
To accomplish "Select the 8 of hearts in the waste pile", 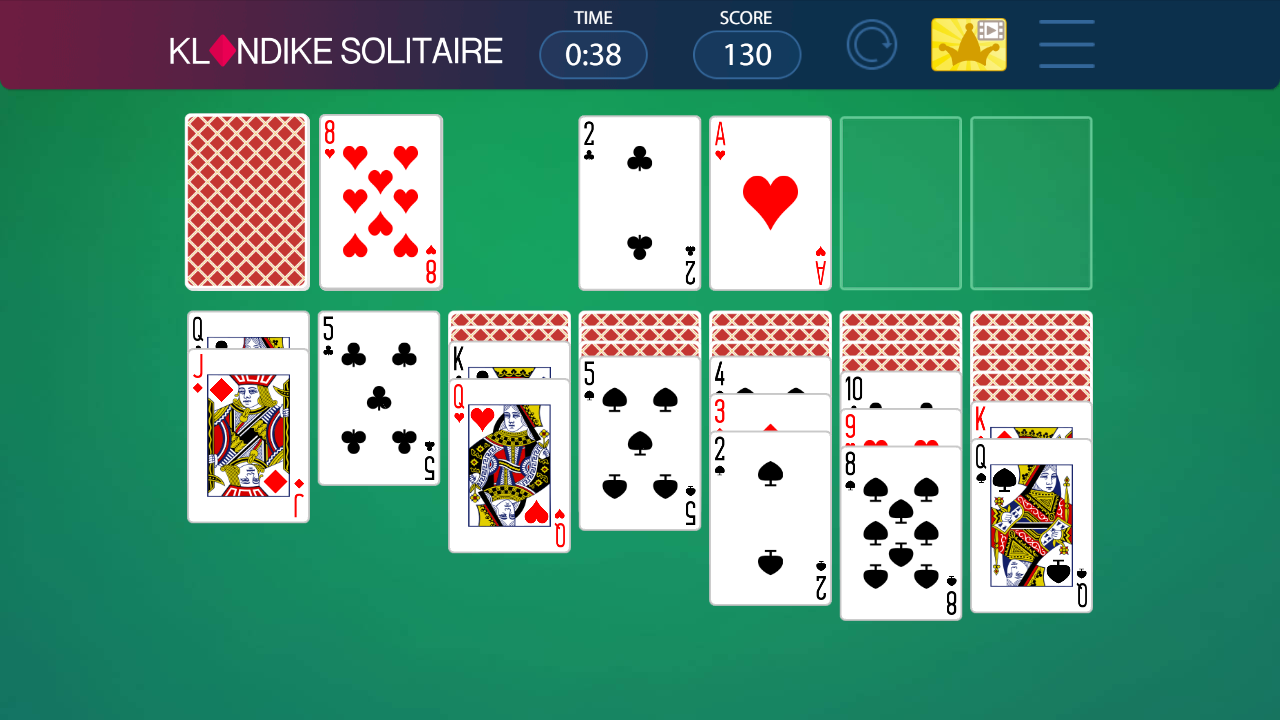I will pos(380,201).
